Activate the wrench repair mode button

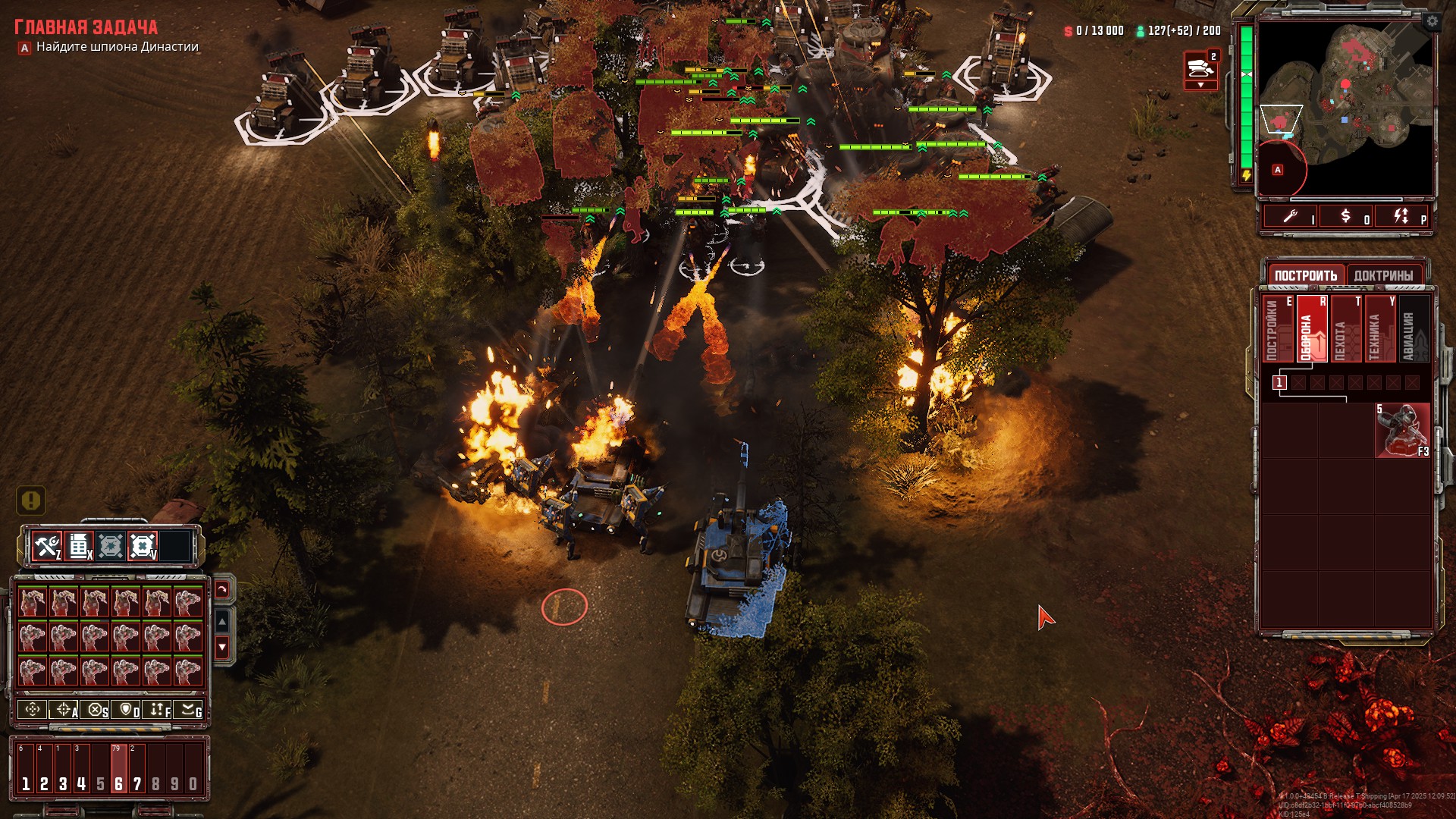coord(1290,217)
